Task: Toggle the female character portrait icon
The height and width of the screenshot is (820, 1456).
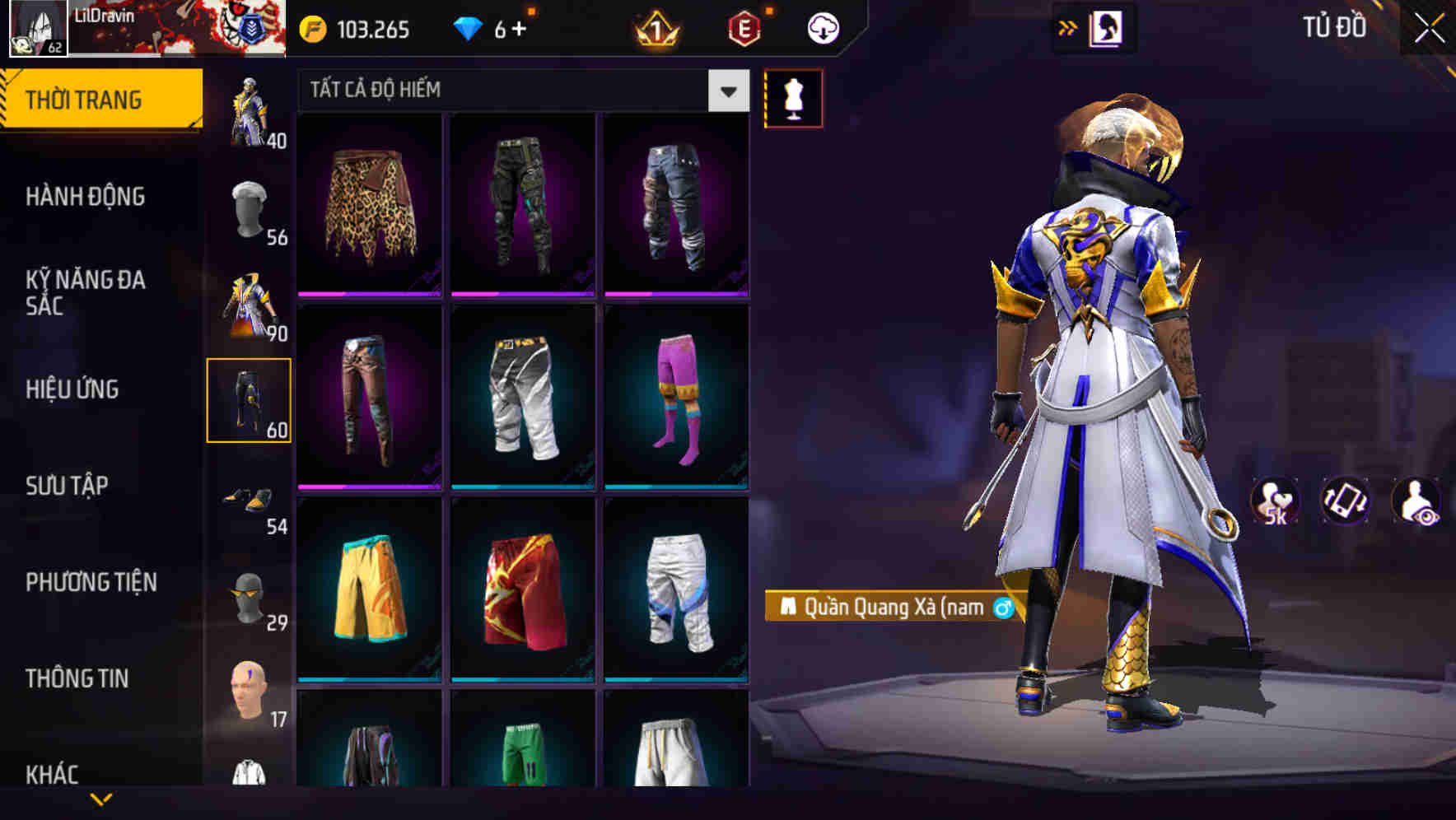Action: tap(1108, 26)
